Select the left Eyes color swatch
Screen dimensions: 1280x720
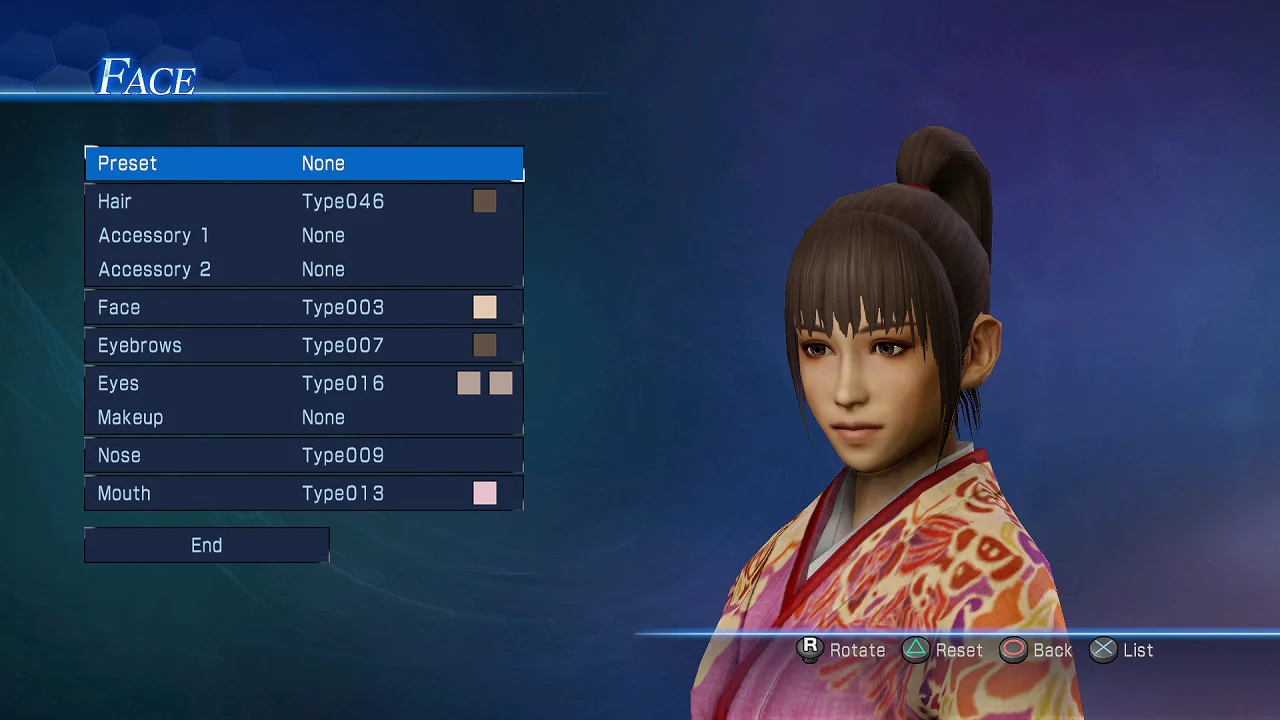[x=468, y=383]
